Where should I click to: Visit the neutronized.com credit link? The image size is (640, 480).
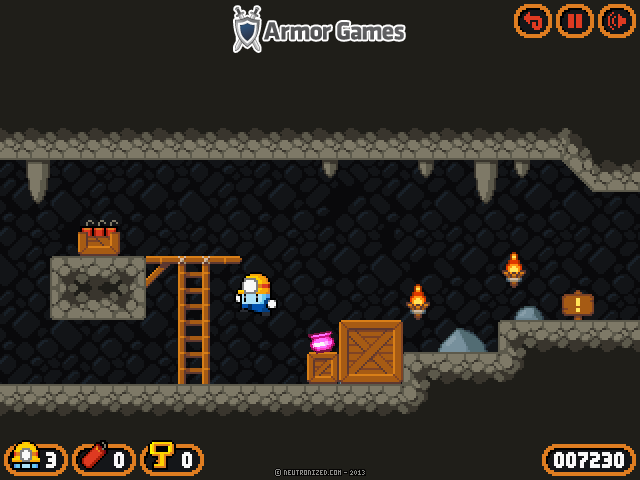319,472
